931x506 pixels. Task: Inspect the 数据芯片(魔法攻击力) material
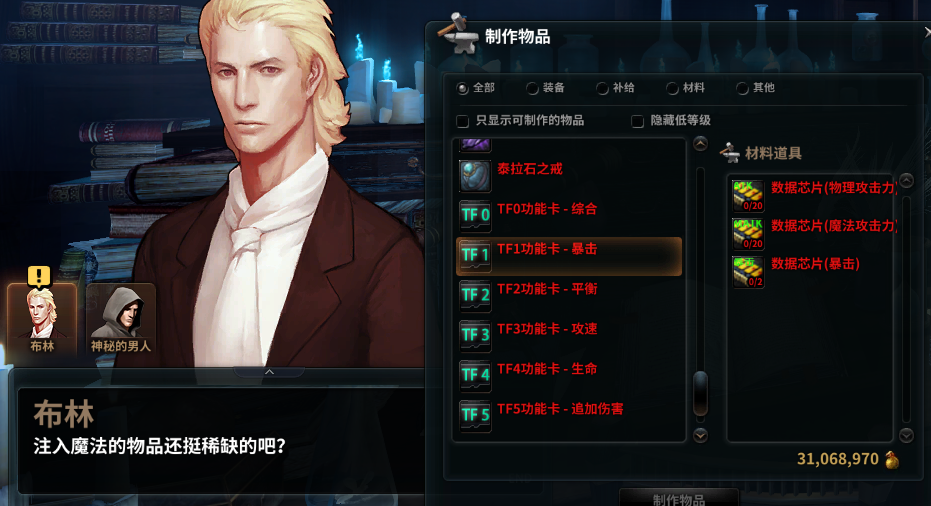click(748, 234)
